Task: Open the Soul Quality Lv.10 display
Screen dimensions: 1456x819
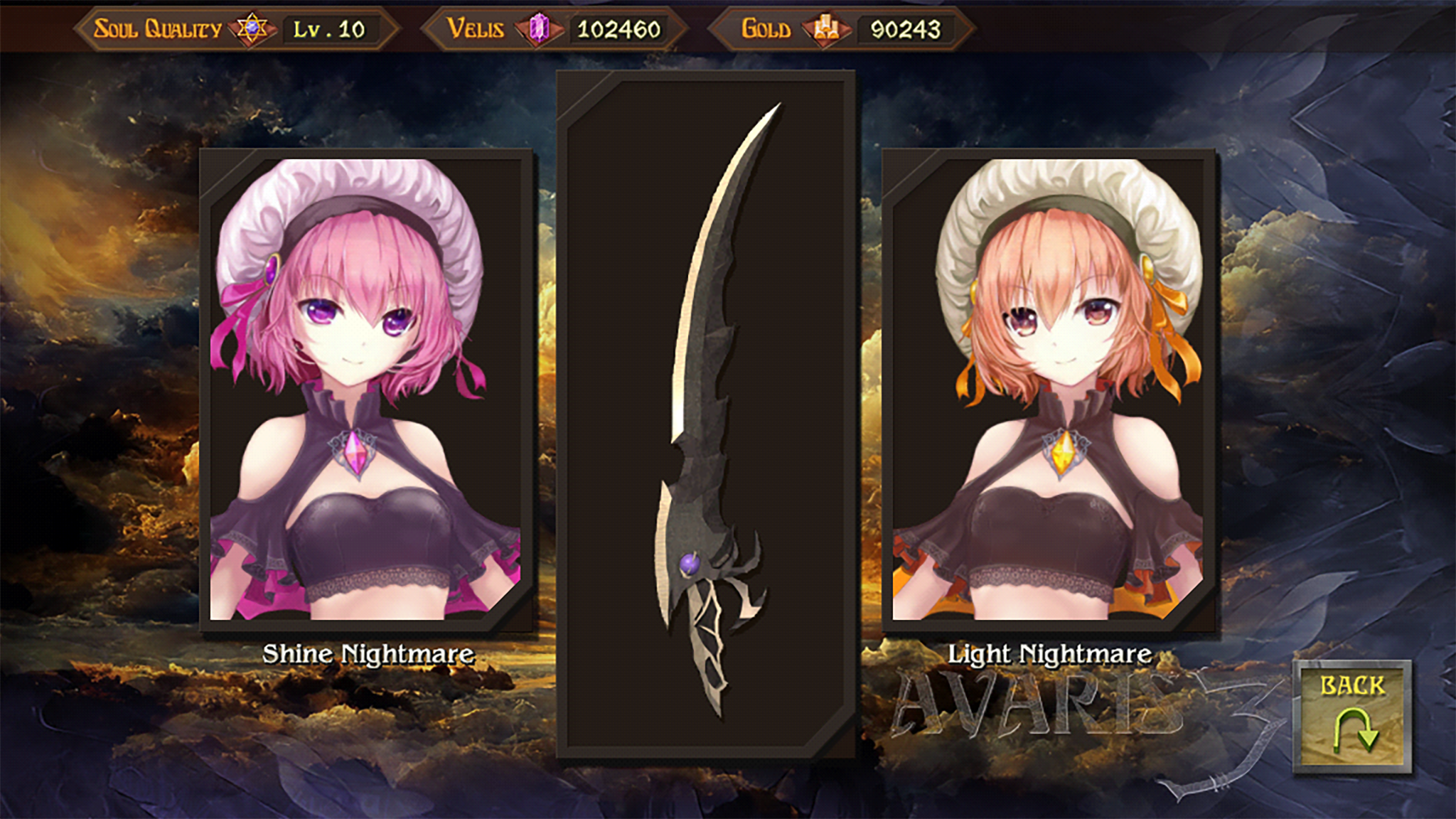Action: point(331,27)
